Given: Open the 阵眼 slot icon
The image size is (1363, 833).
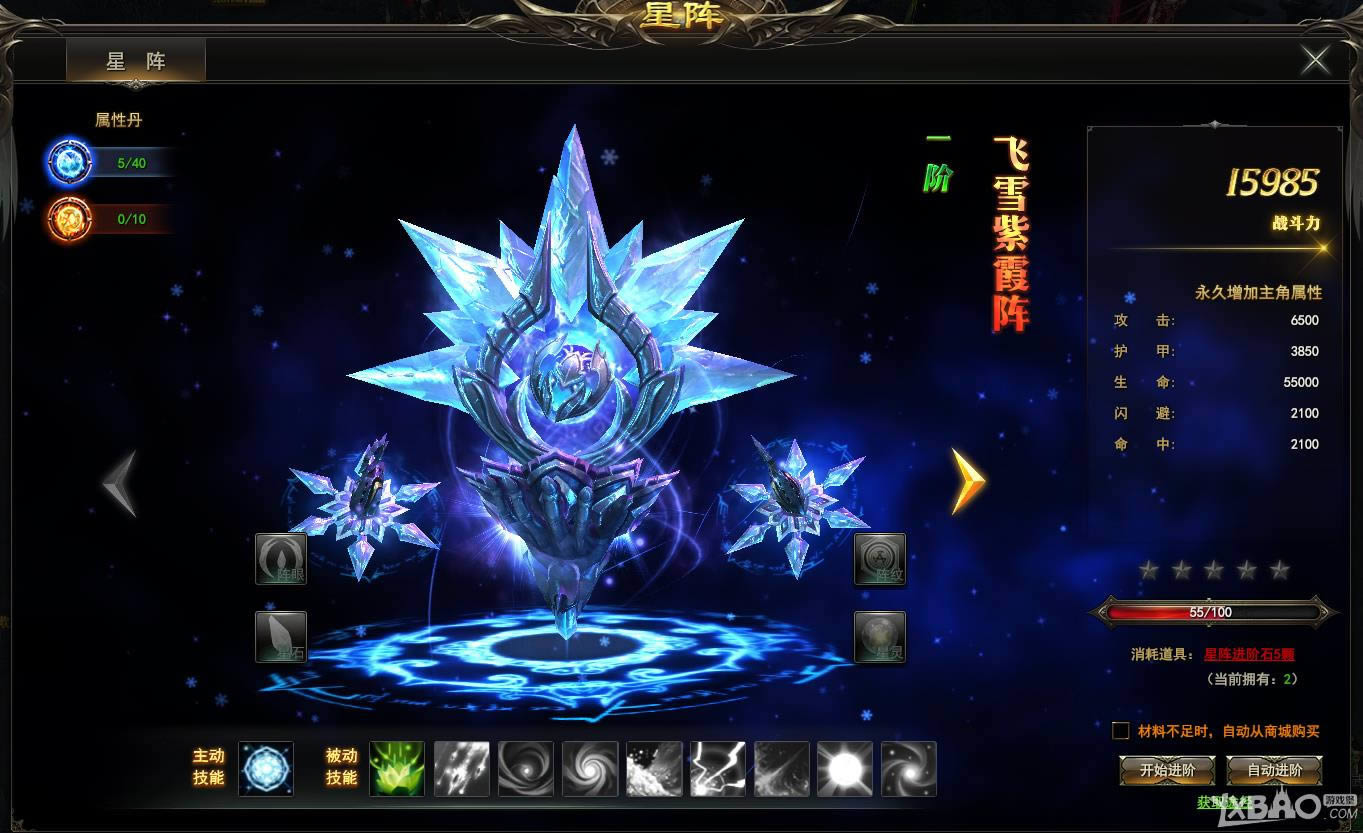Looking at the screenshot, I should coord(281,561).
